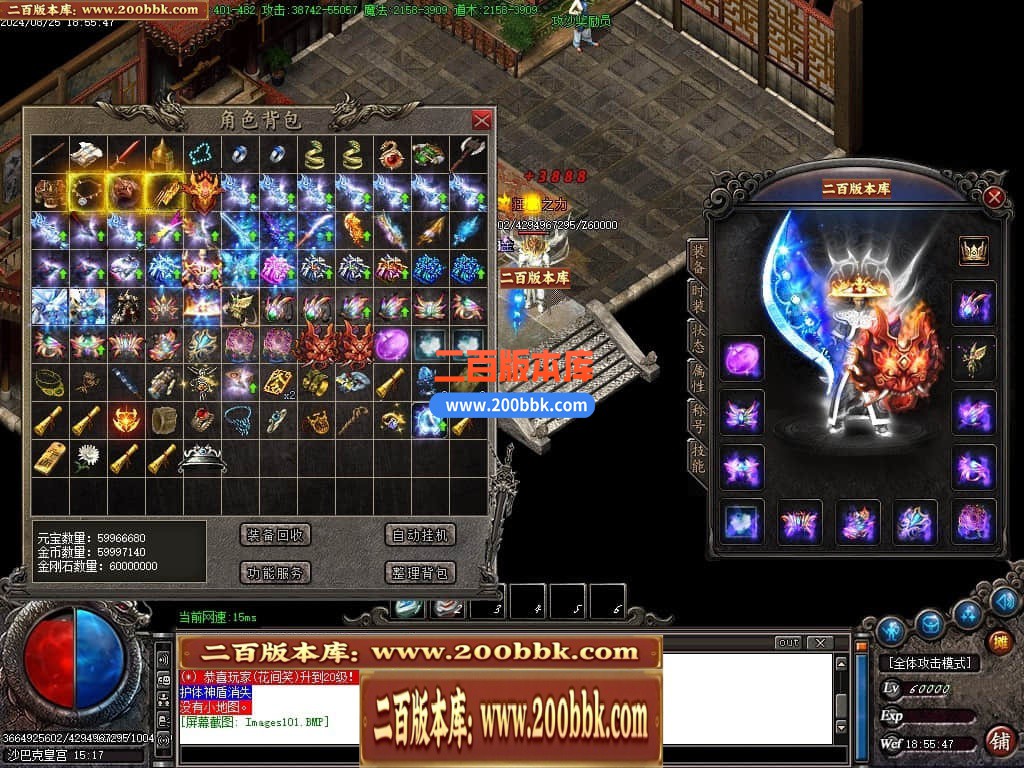Click the 全体攻击模式 attack mode label
1024x768 pixels.
[929, 663]
